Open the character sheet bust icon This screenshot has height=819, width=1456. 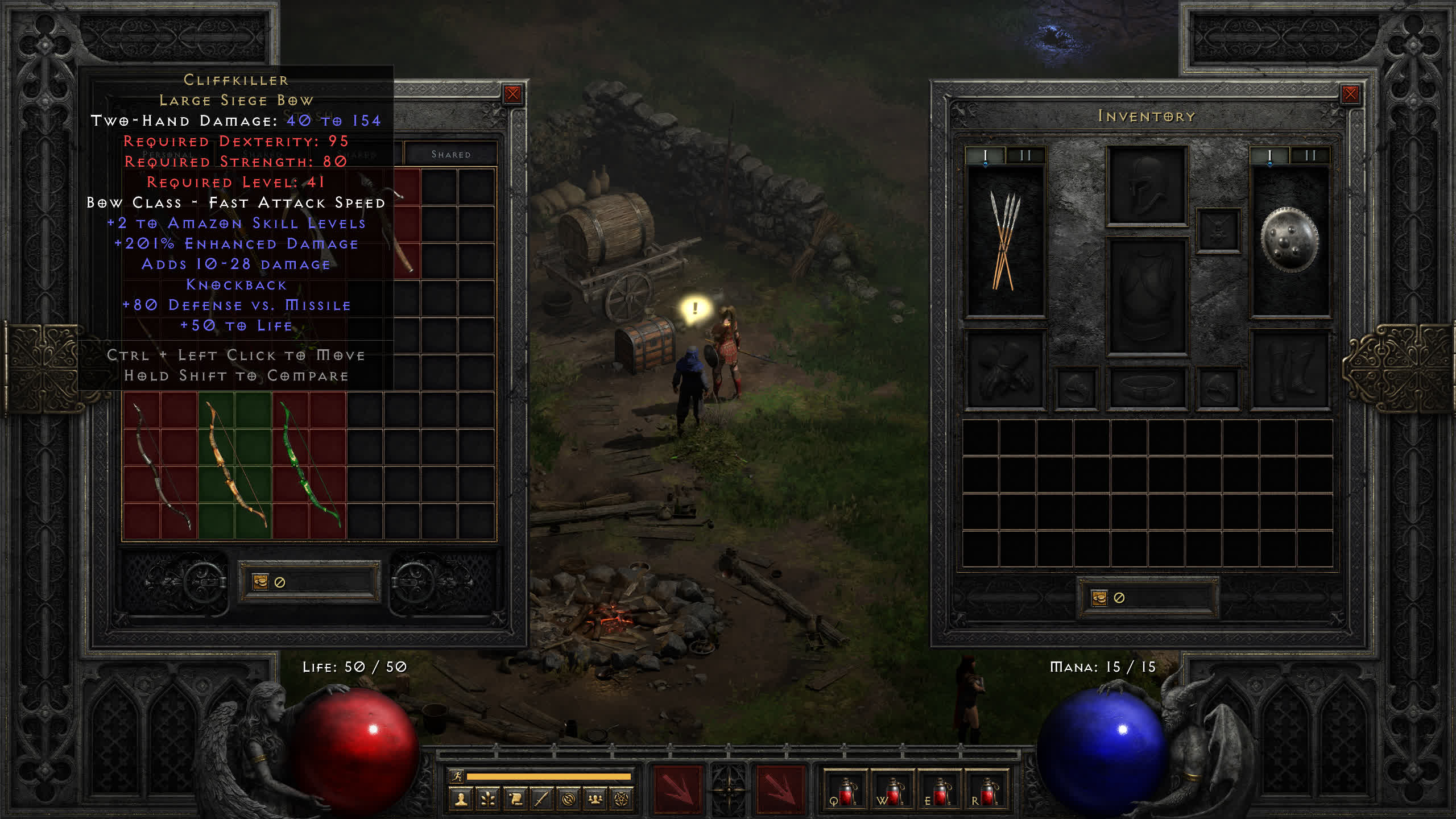(x=461, y=800)
